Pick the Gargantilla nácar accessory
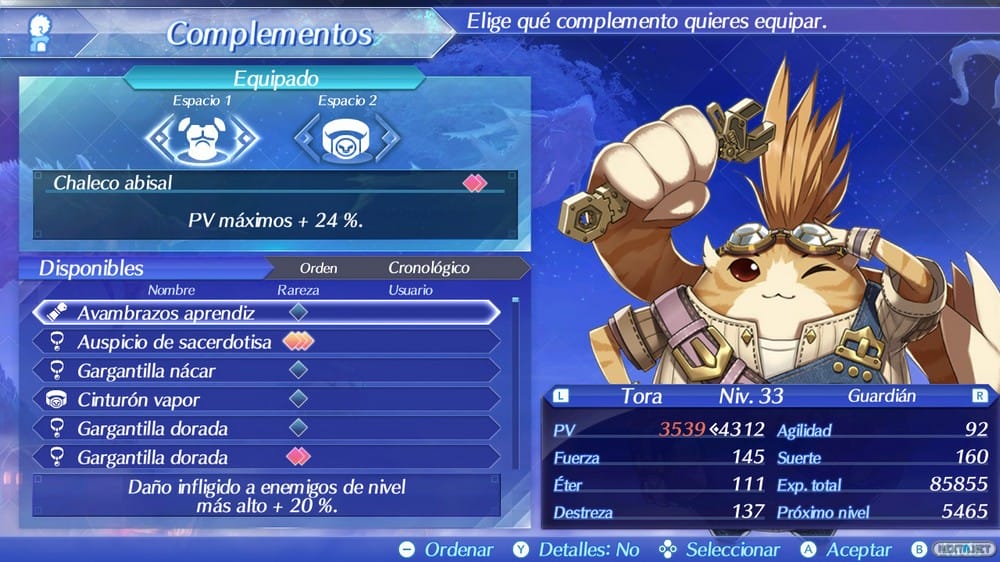Viewport: 1000px width, 562px height. [x=265, y=371]
